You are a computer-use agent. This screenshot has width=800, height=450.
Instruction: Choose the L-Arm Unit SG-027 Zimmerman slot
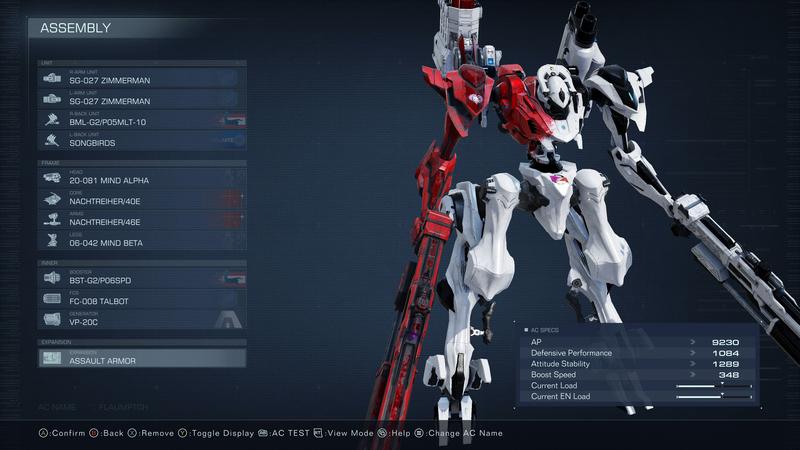click(142, 99)
